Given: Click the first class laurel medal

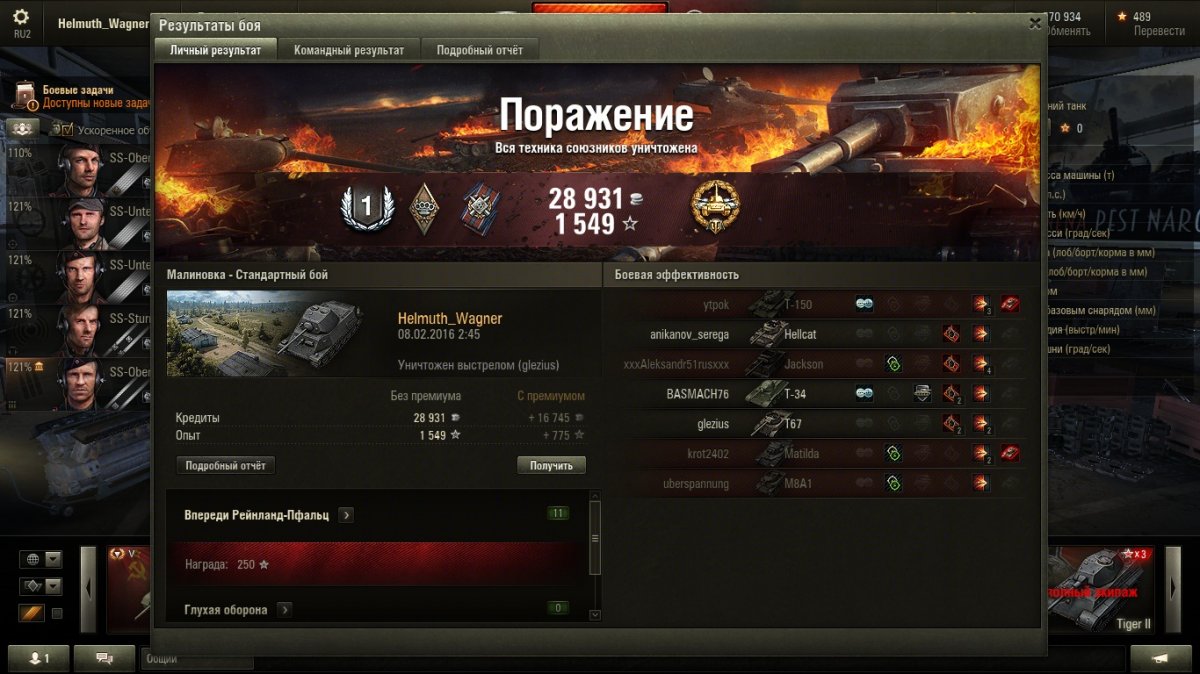Looking at the screenshot, I should 365,208.
